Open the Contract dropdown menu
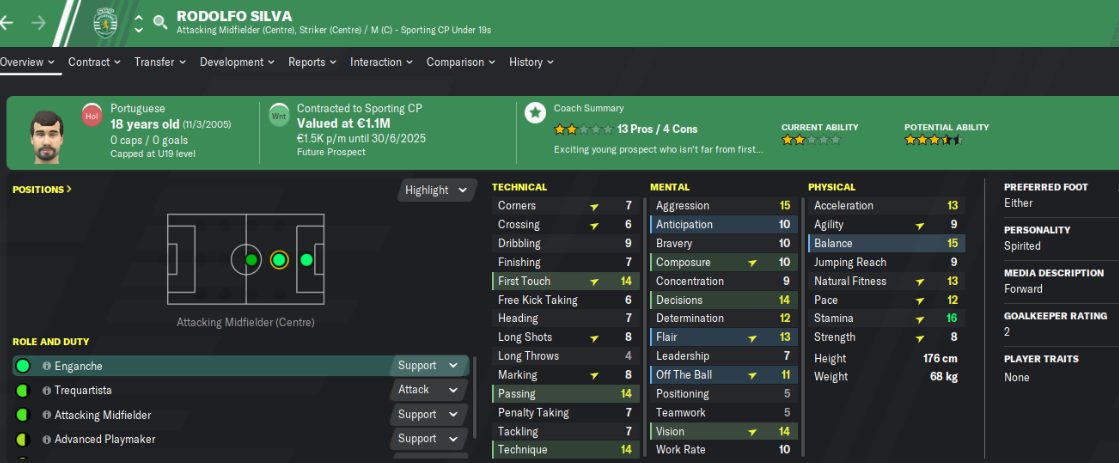The width and height of the screenshot is (1119, 463). (x=95, y=62)
